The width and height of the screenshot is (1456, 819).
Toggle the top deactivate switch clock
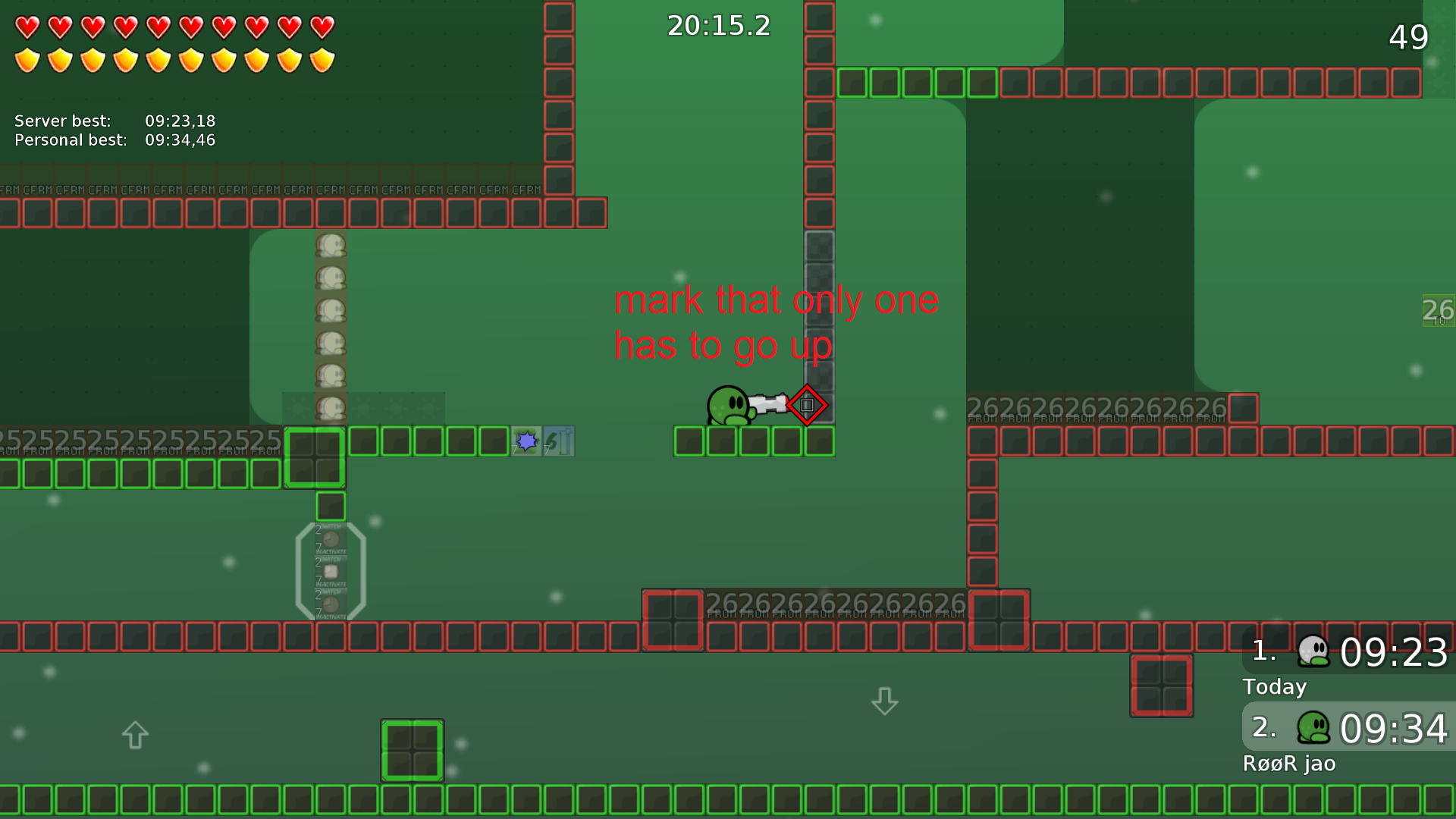point(331,539)
